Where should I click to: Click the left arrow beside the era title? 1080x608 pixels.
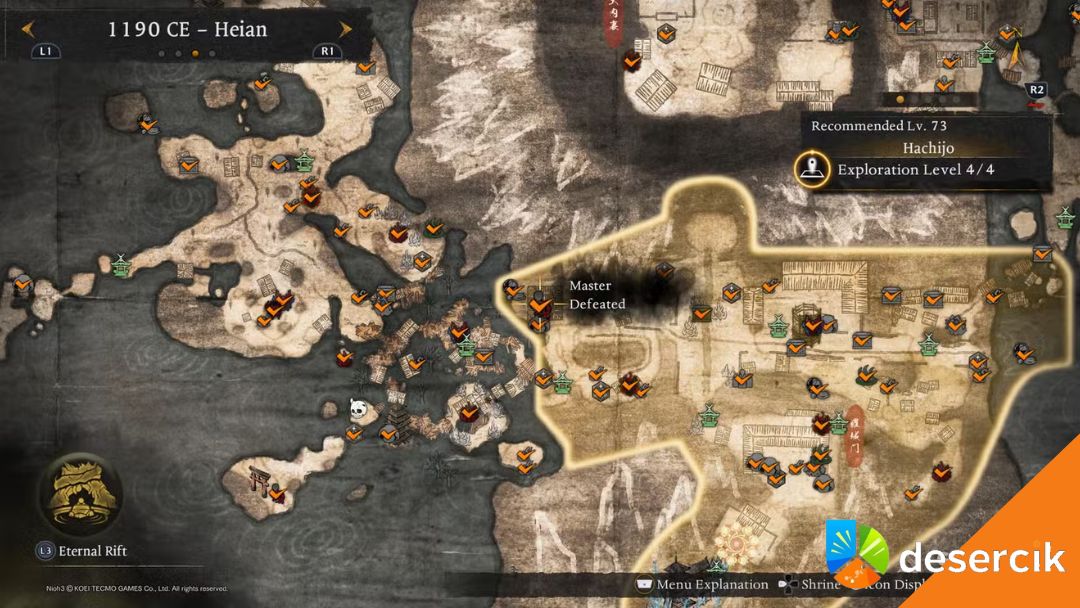29,29
